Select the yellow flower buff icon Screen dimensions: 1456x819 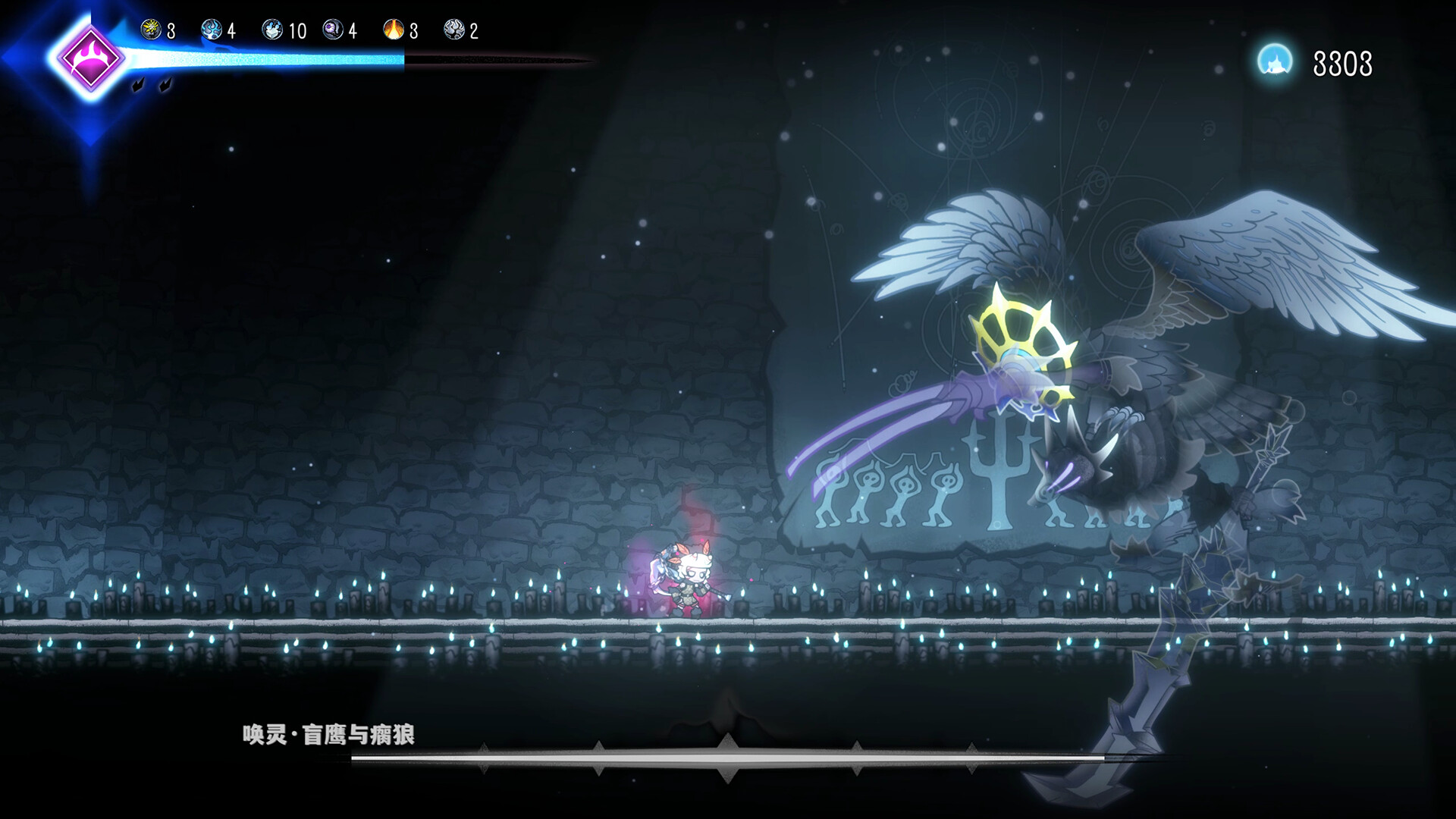(151, 30)
